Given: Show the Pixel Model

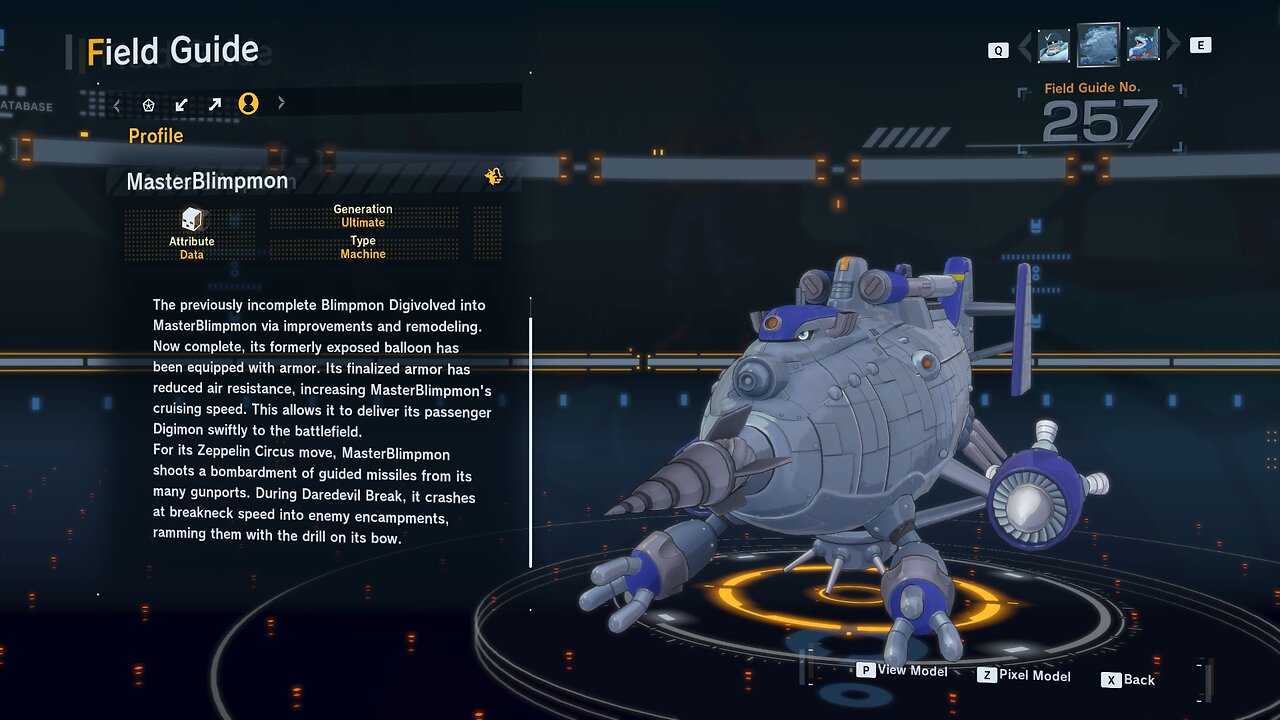Looking at the screenshot, I should [x=1024, y=676].
